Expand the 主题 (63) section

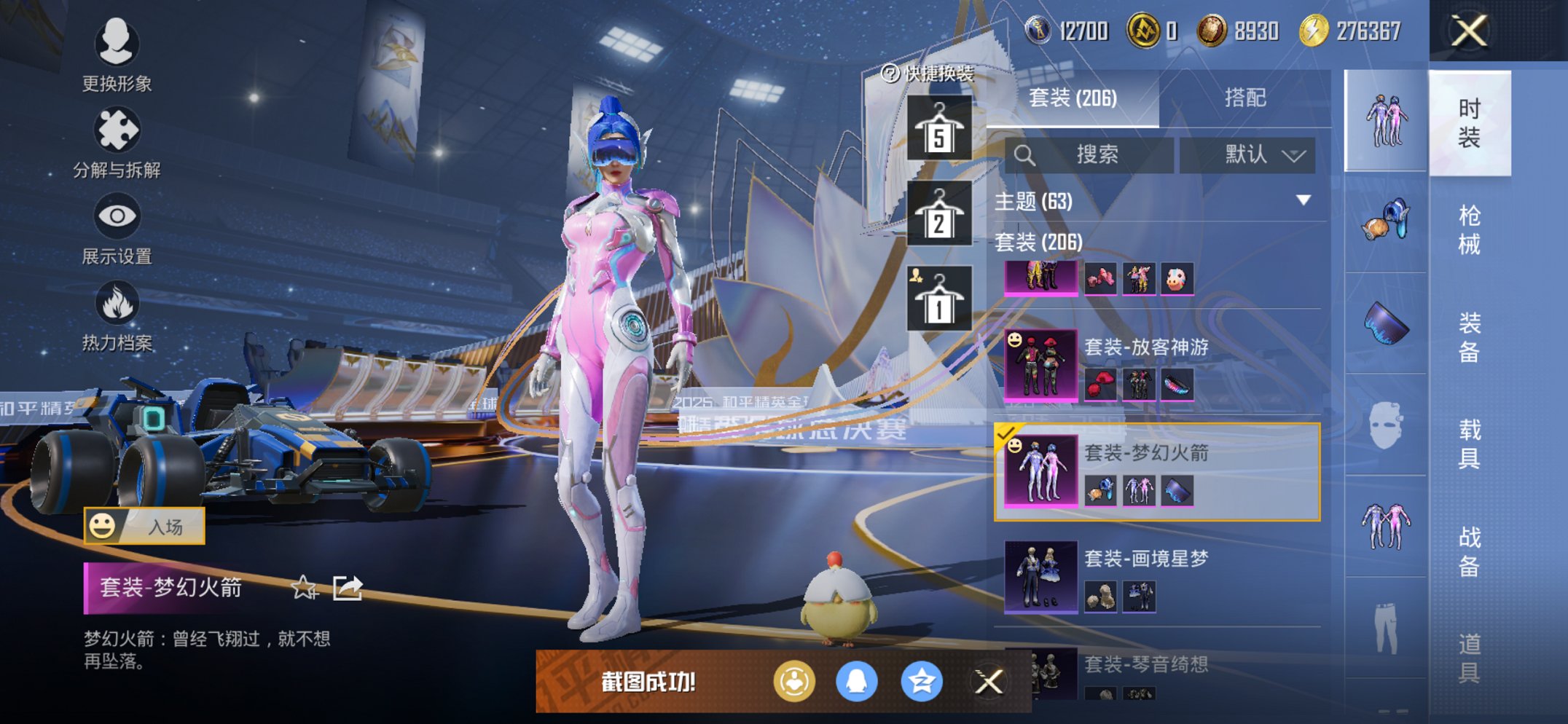coord(1303,200)
